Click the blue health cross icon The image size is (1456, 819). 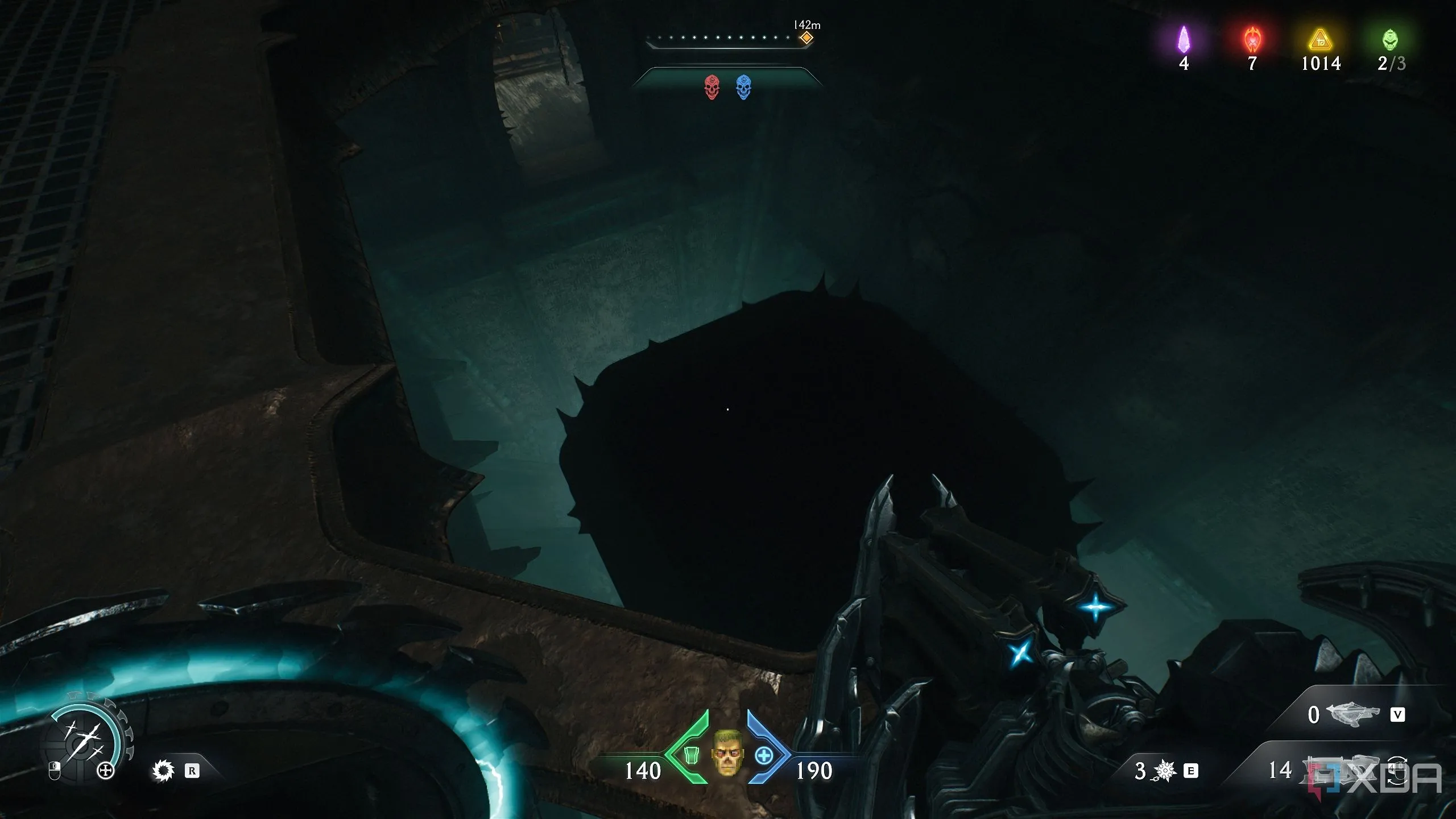click(x=764, y=756)
